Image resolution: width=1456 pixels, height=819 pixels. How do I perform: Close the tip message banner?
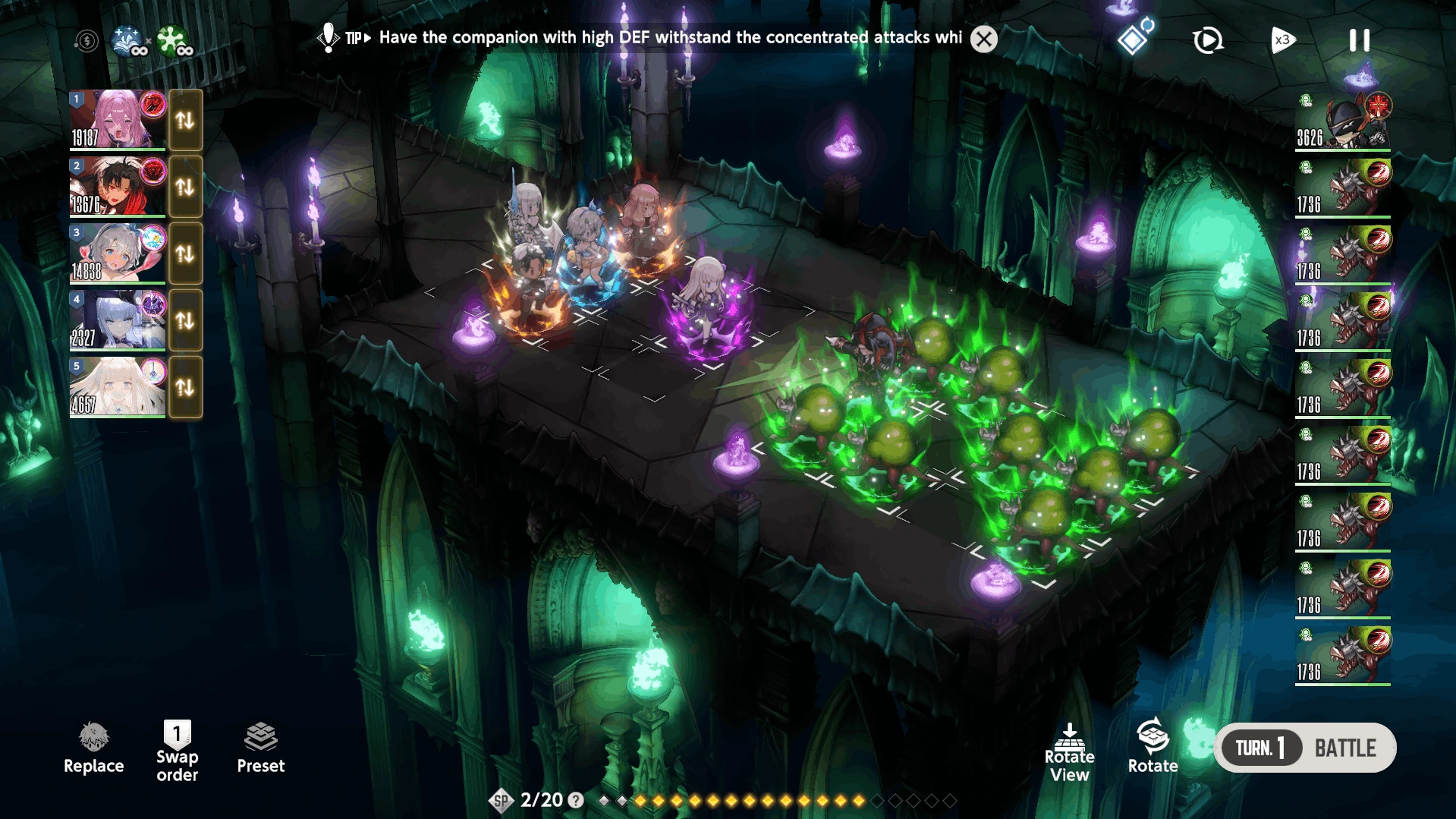tap(984, 39)
